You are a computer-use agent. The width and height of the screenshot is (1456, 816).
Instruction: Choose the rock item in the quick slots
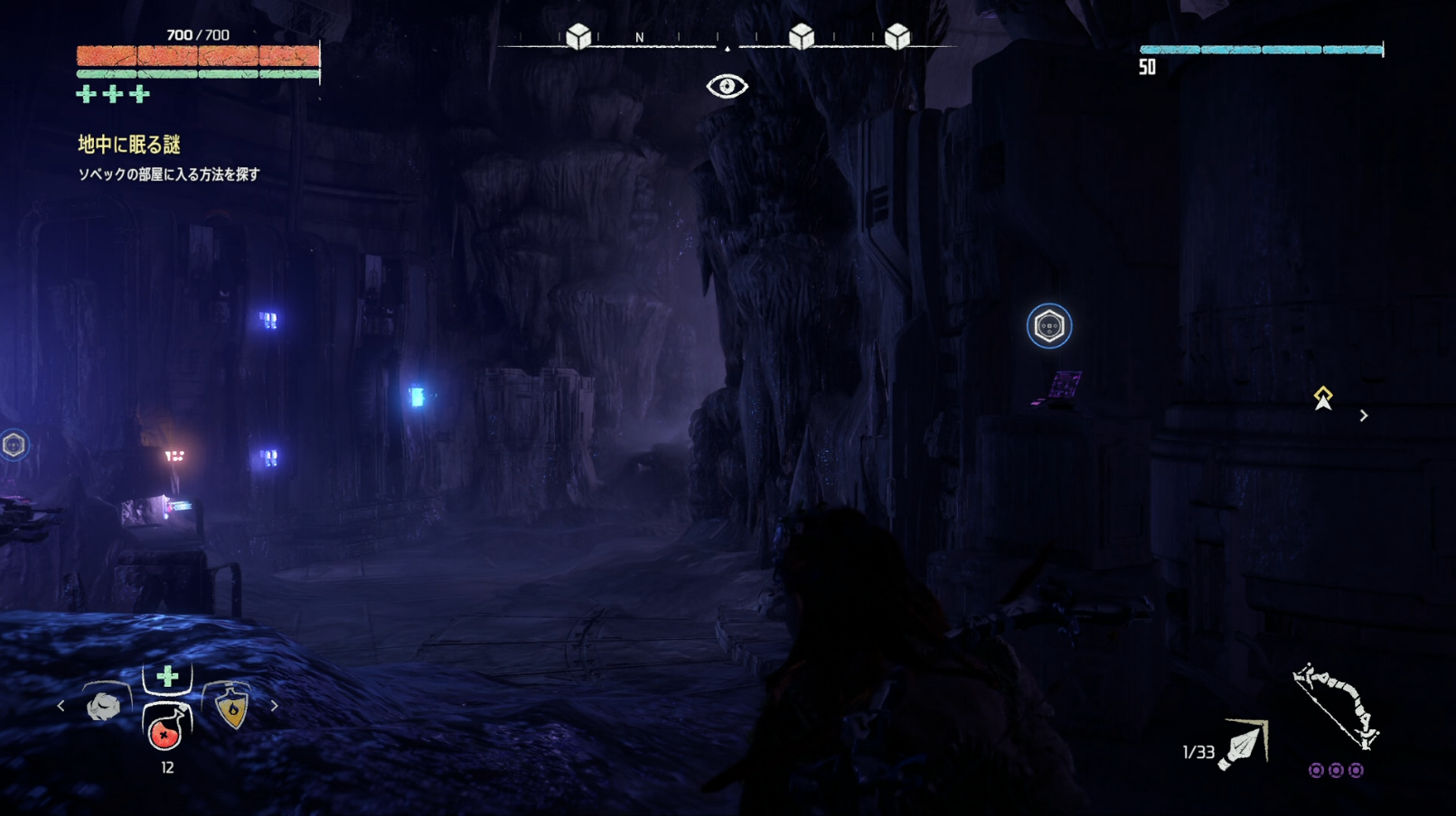tap(104, 706)
